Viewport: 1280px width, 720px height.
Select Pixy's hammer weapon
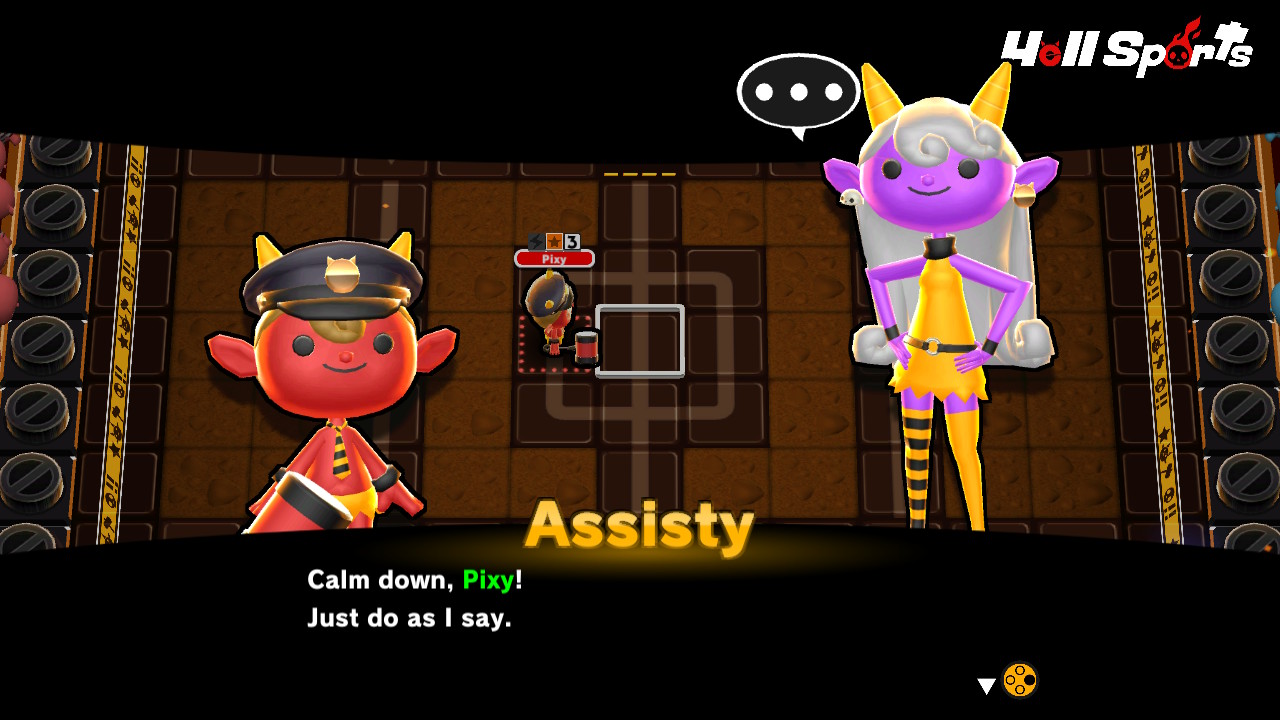coord(587,348)
